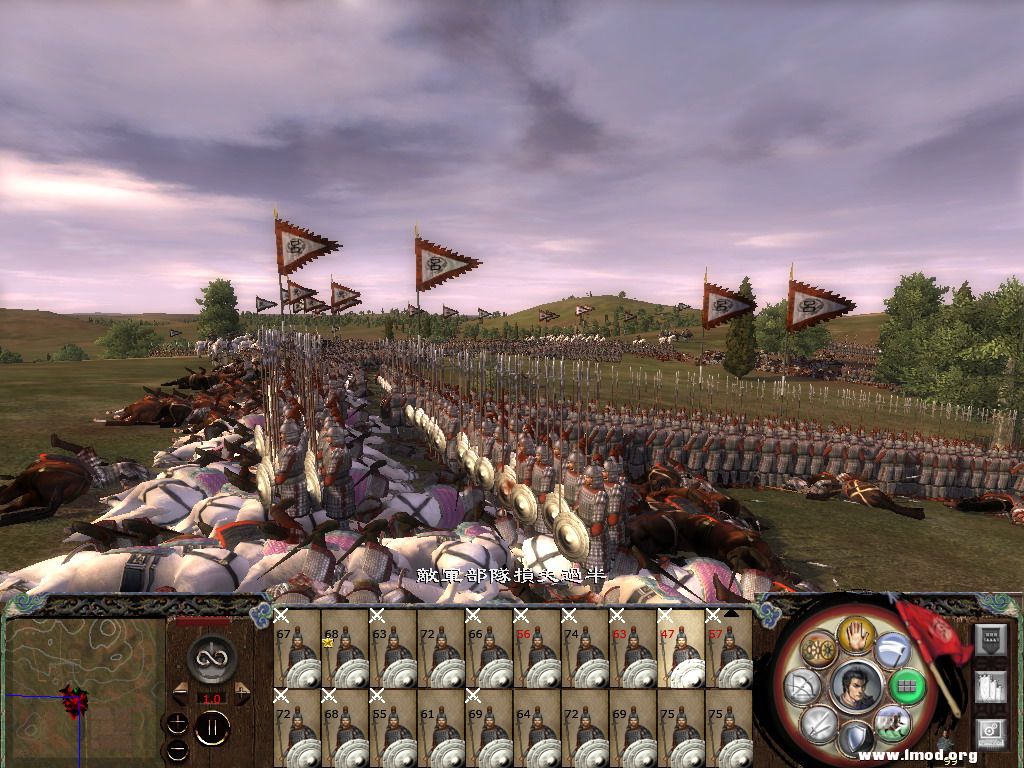
Task: Pause the battle
Action: [x=211, y=727]
